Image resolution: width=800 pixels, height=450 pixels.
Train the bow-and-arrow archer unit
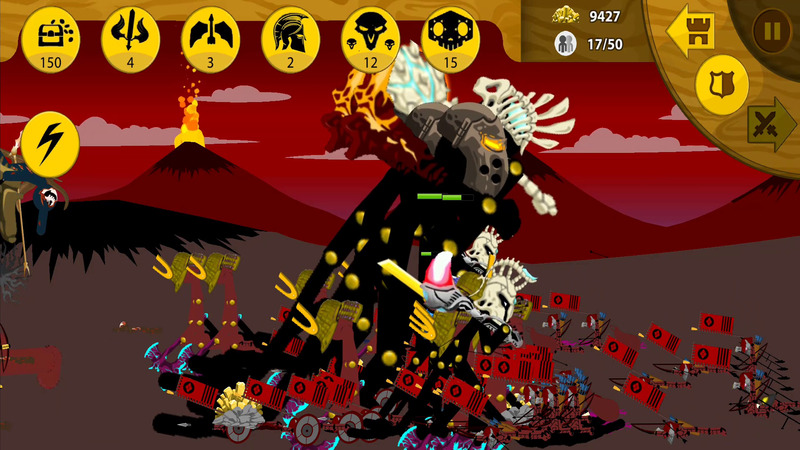click(210, 35)
